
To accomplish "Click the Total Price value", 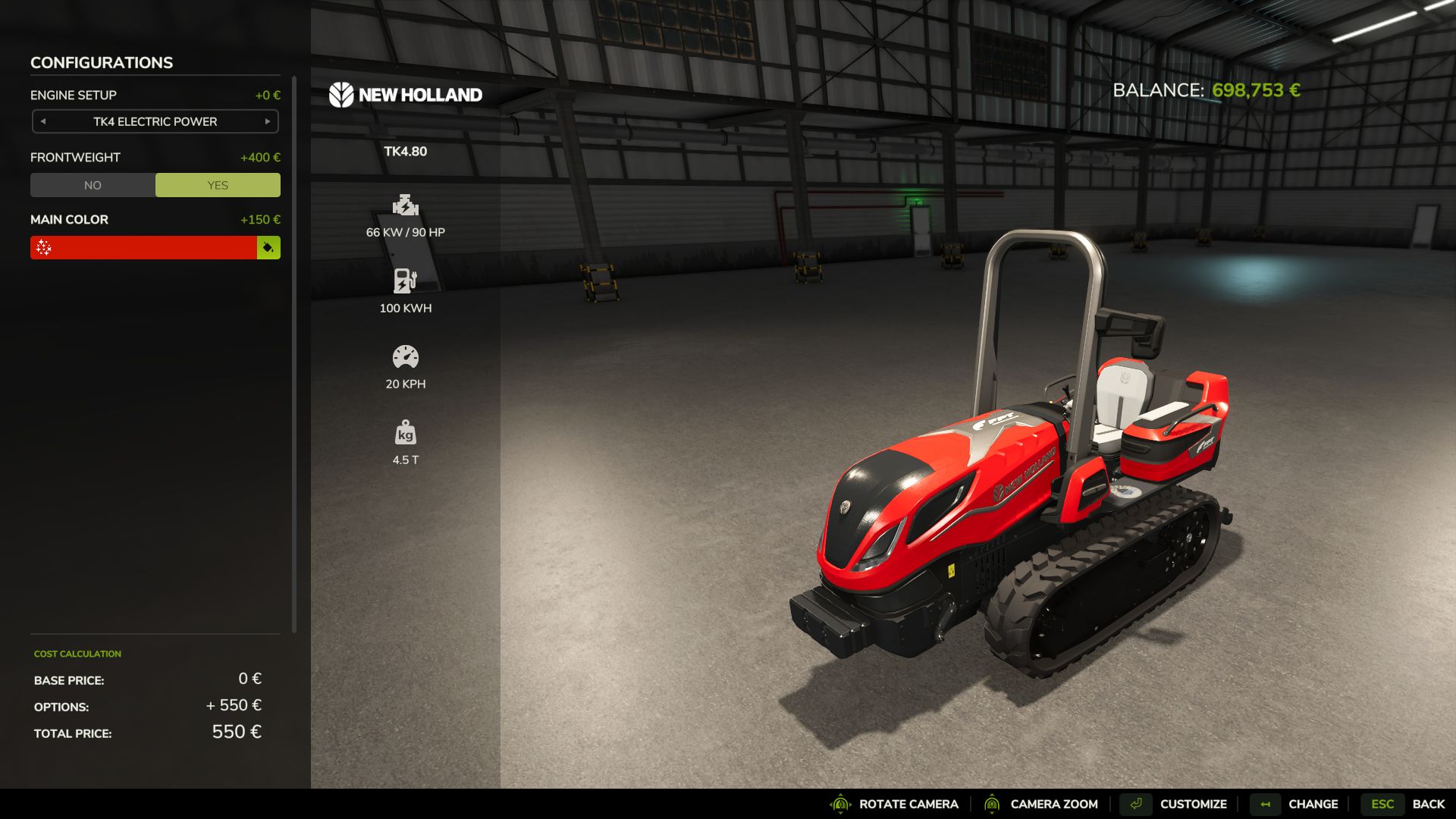I will [x=237, y=732].
